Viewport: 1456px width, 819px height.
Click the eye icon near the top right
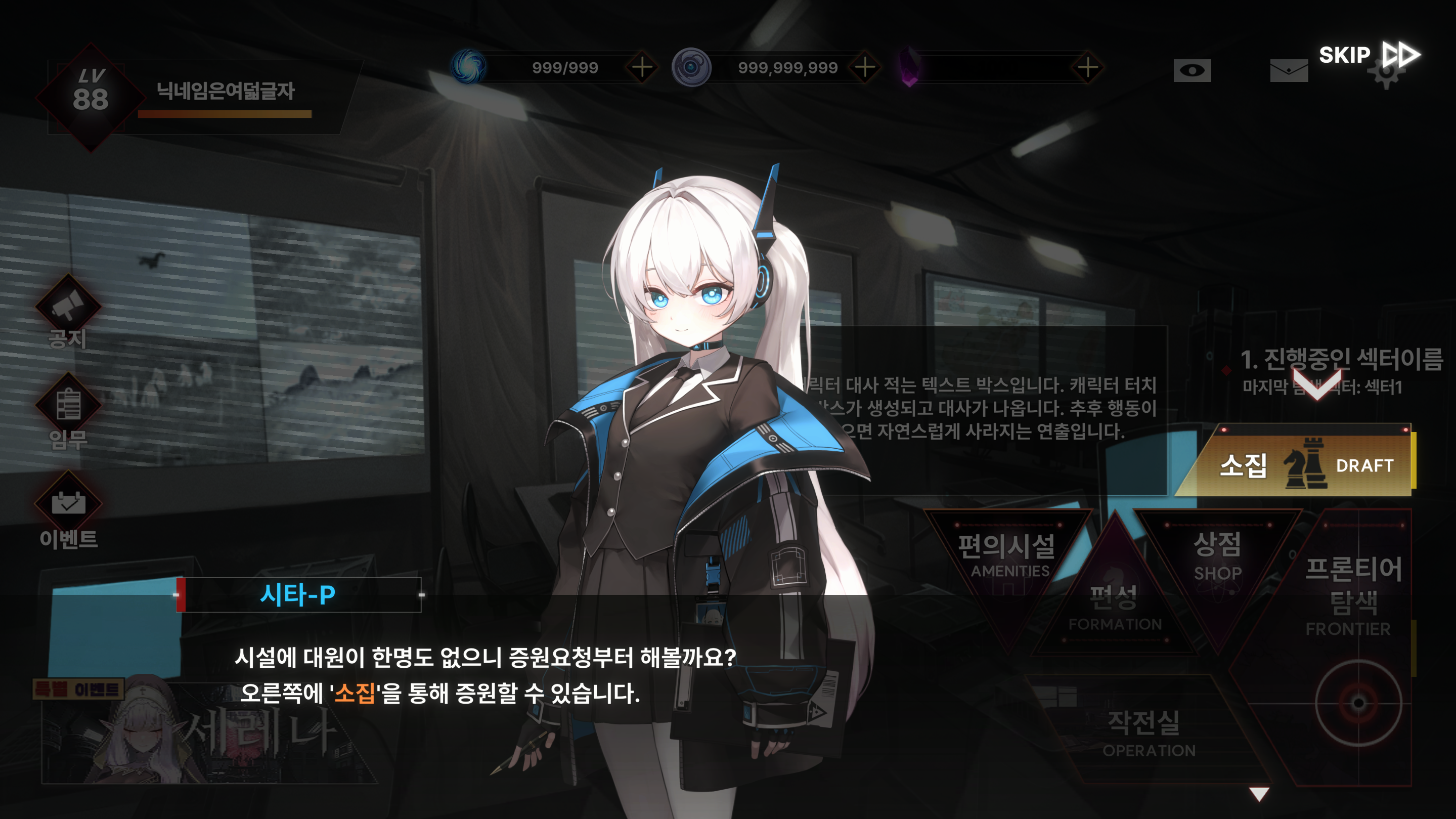pyautogui.click(x=1193, y=70)
